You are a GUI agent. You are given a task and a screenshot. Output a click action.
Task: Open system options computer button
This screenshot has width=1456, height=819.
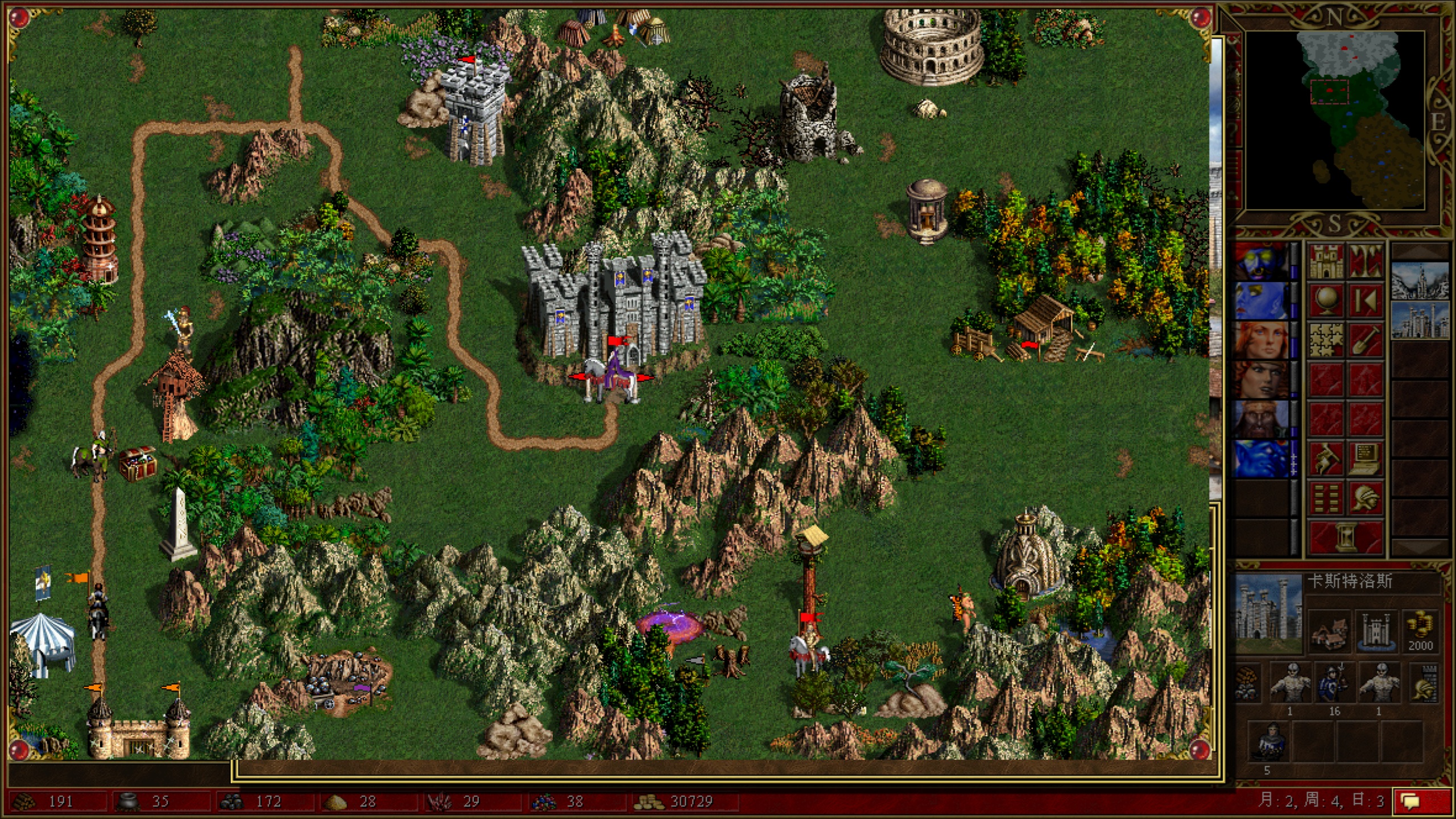[x=1366, y=458]
